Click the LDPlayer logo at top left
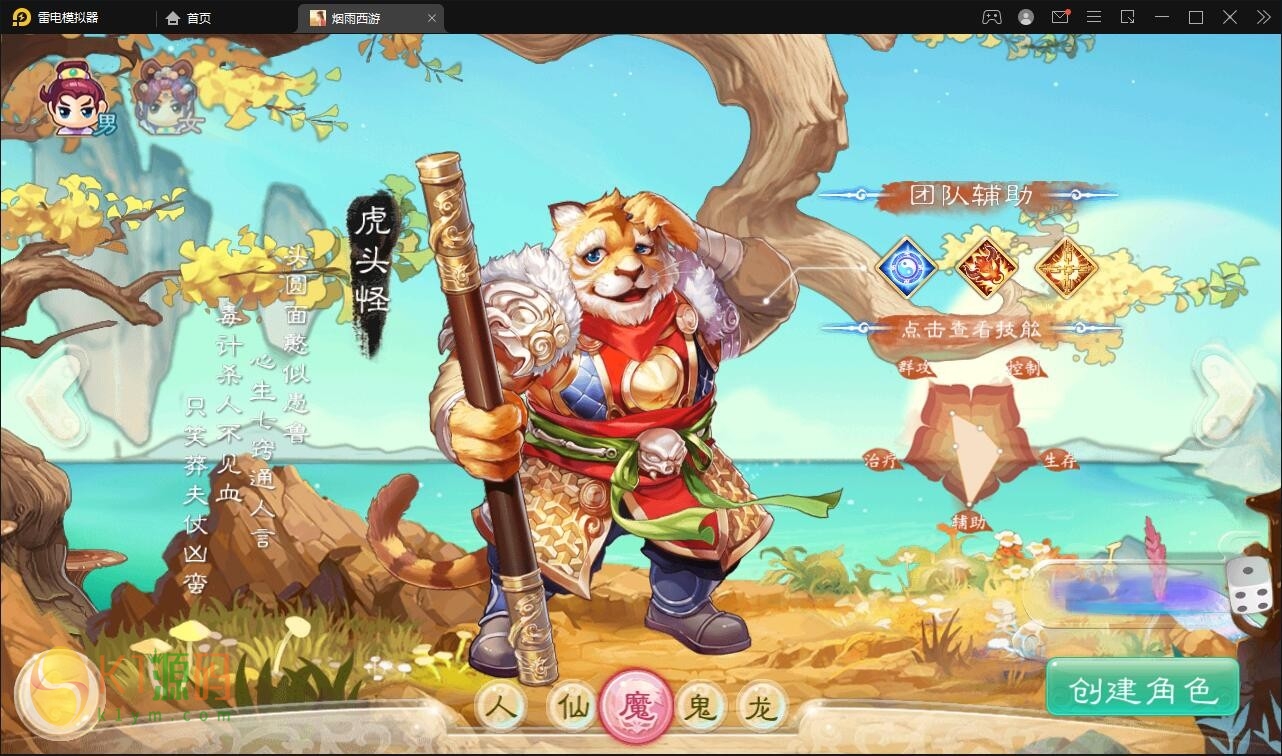 pyautogui.click(x=22, y=17)
